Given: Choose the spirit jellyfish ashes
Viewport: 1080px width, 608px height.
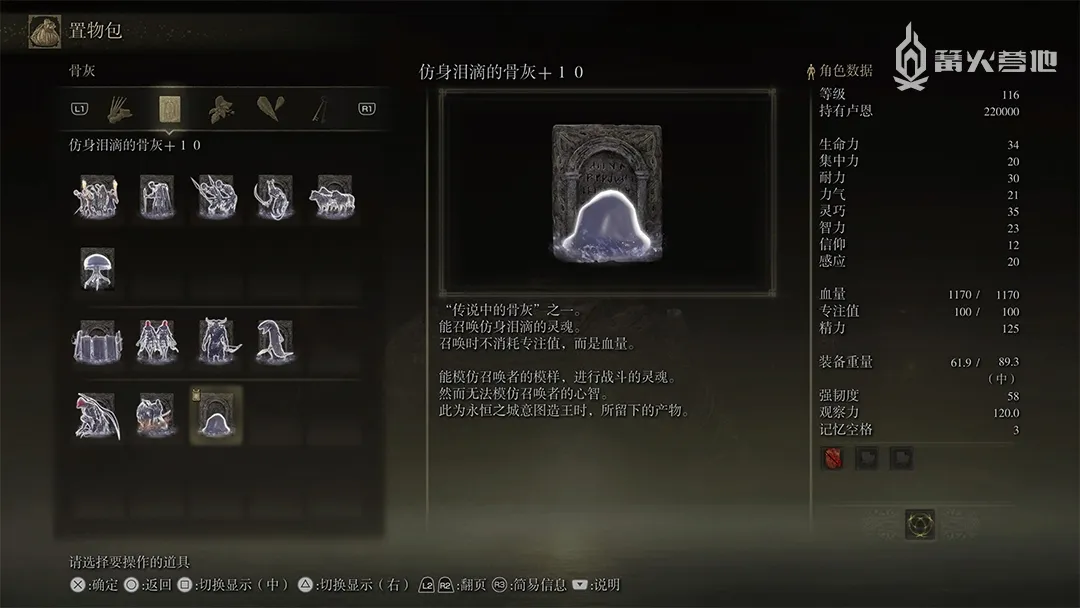Looking at the screenshot, I should pos(97,268).
